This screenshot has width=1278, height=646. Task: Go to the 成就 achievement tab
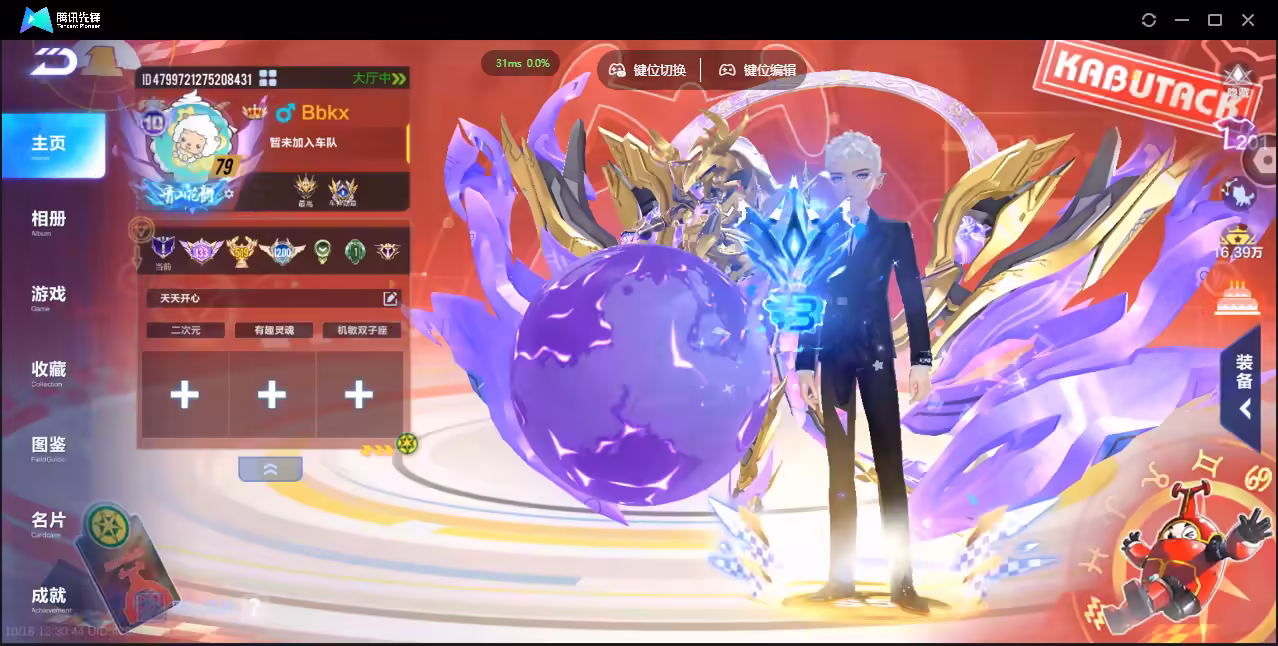48,597
